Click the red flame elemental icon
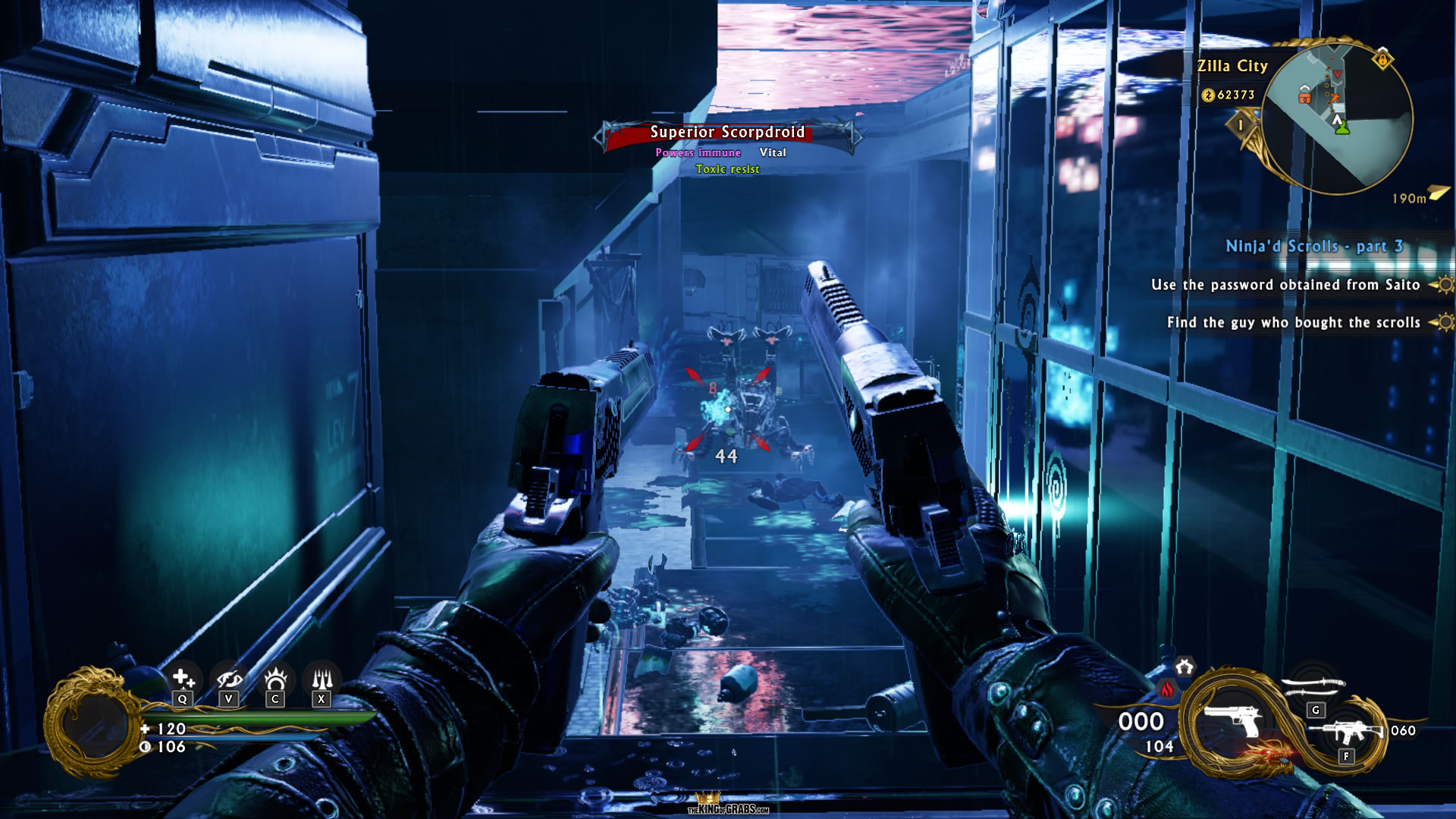Viewport: 1456px width, 819px height. coord(1167,689)
